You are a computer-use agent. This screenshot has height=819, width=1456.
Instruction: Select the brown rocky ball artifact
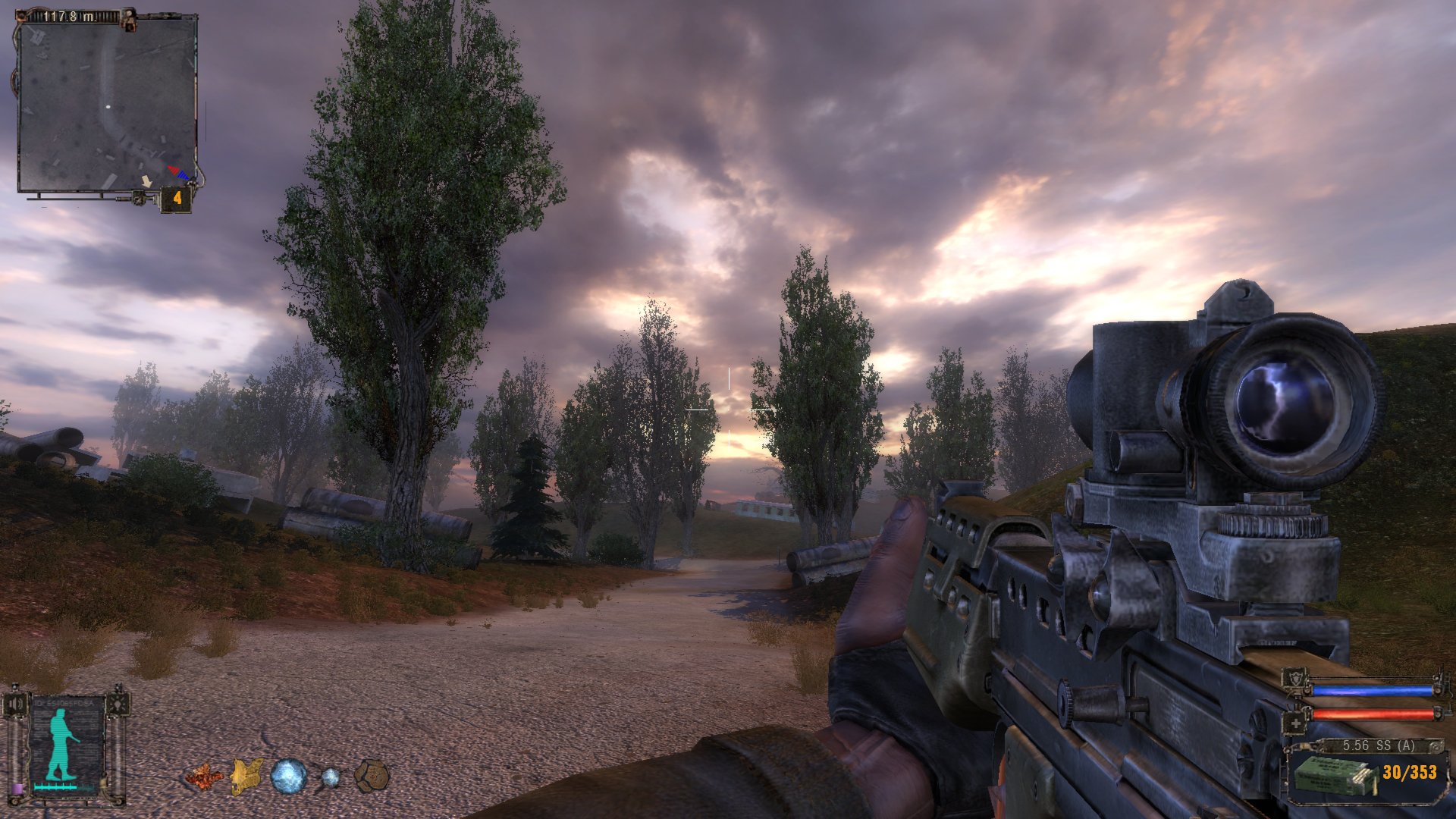[372, 777]
